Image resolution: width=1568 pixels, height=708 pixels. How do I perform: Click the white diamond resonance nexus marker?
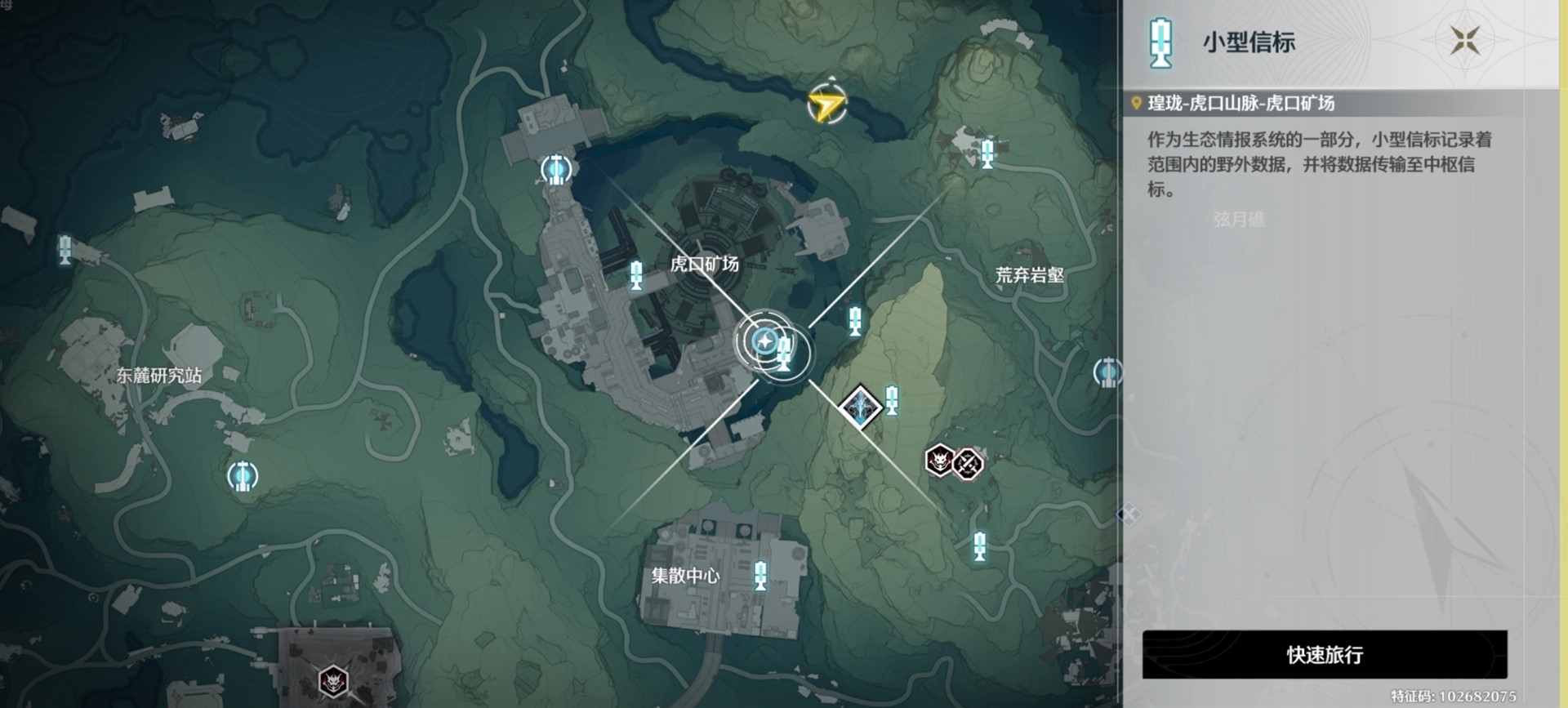pos(859,406)
